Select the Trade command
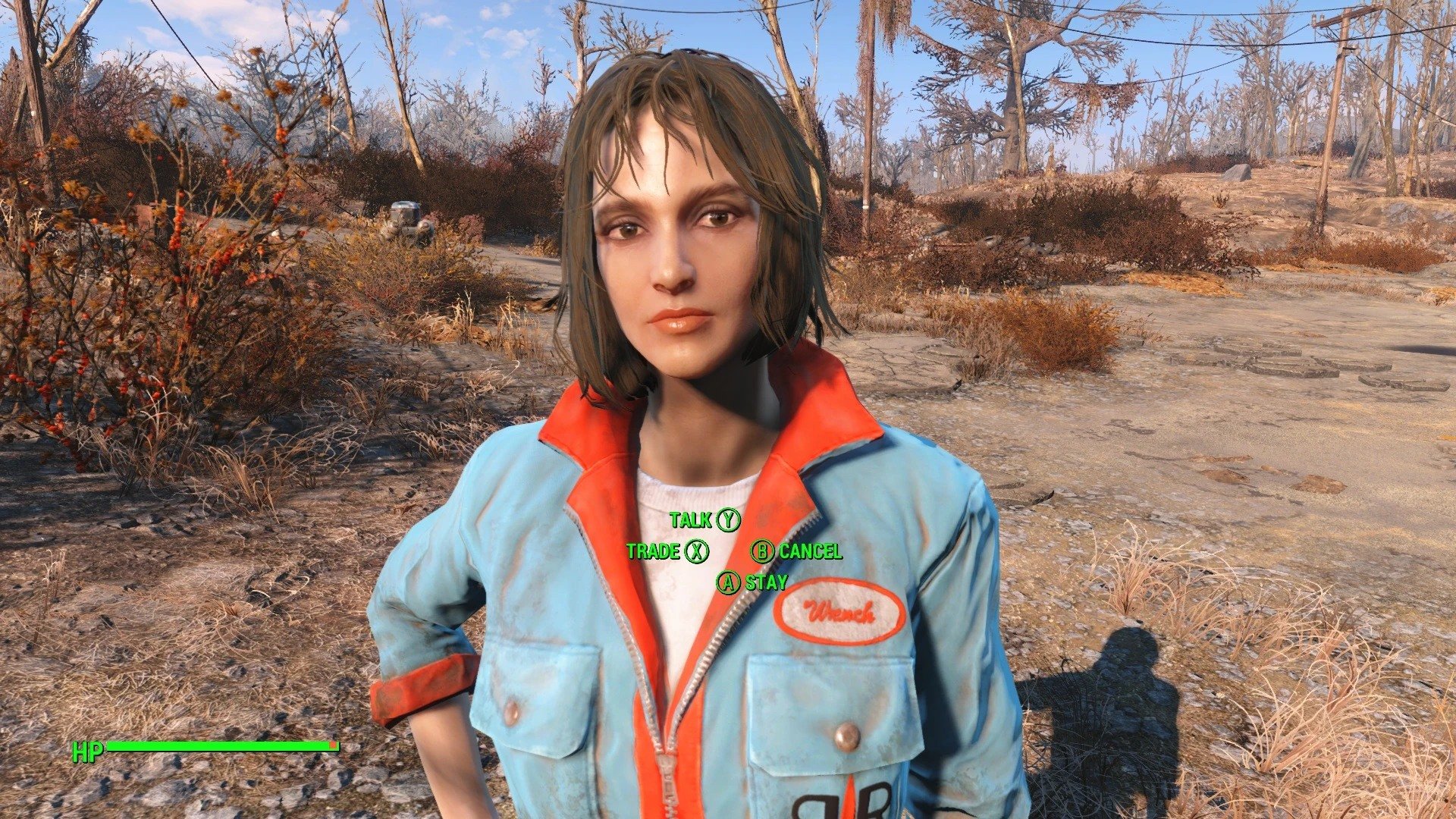 [x=667, y=551]
